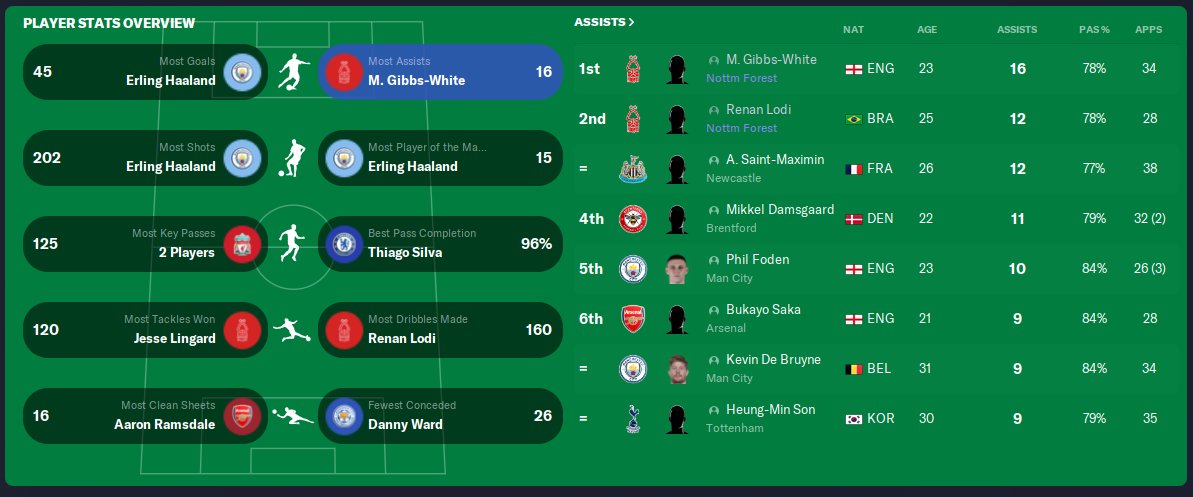View Mikkel Damsgaard's player profile
Image resolution: width=1193 pixels, height=497 pixels.
[x=779, y=210]
